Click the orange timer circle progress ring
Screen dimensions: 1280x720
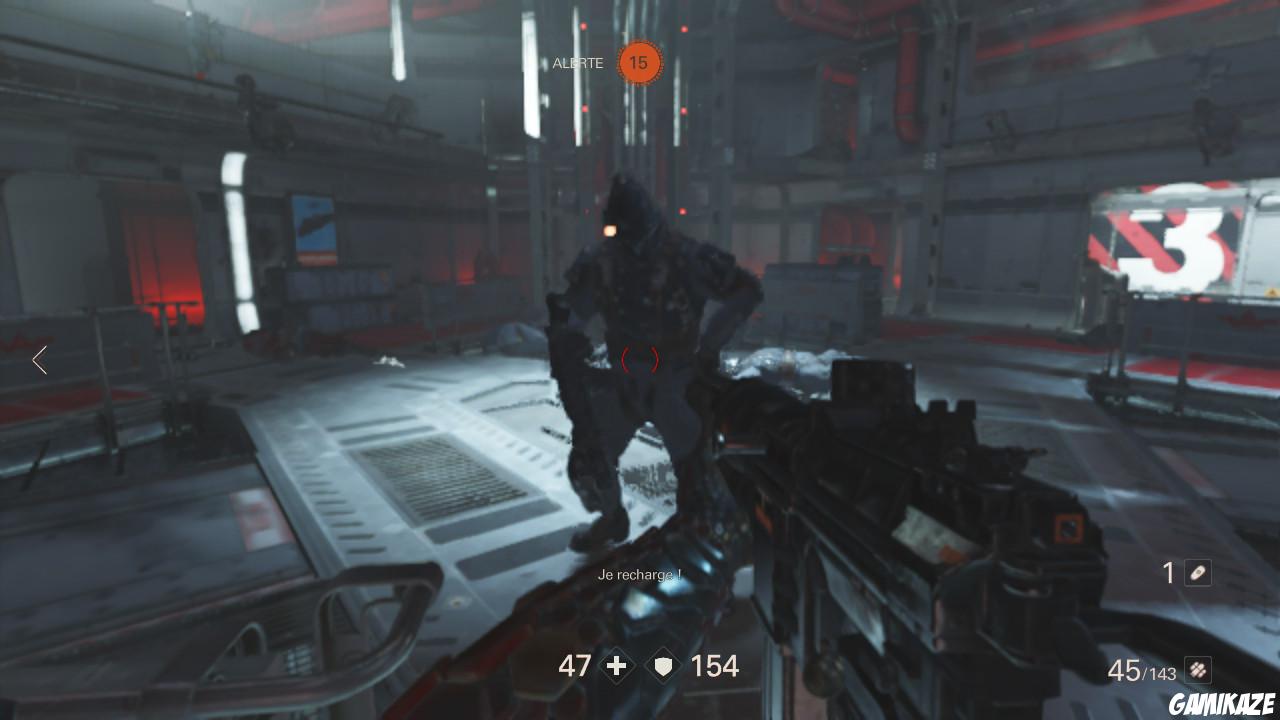click(x=638, y=42)
